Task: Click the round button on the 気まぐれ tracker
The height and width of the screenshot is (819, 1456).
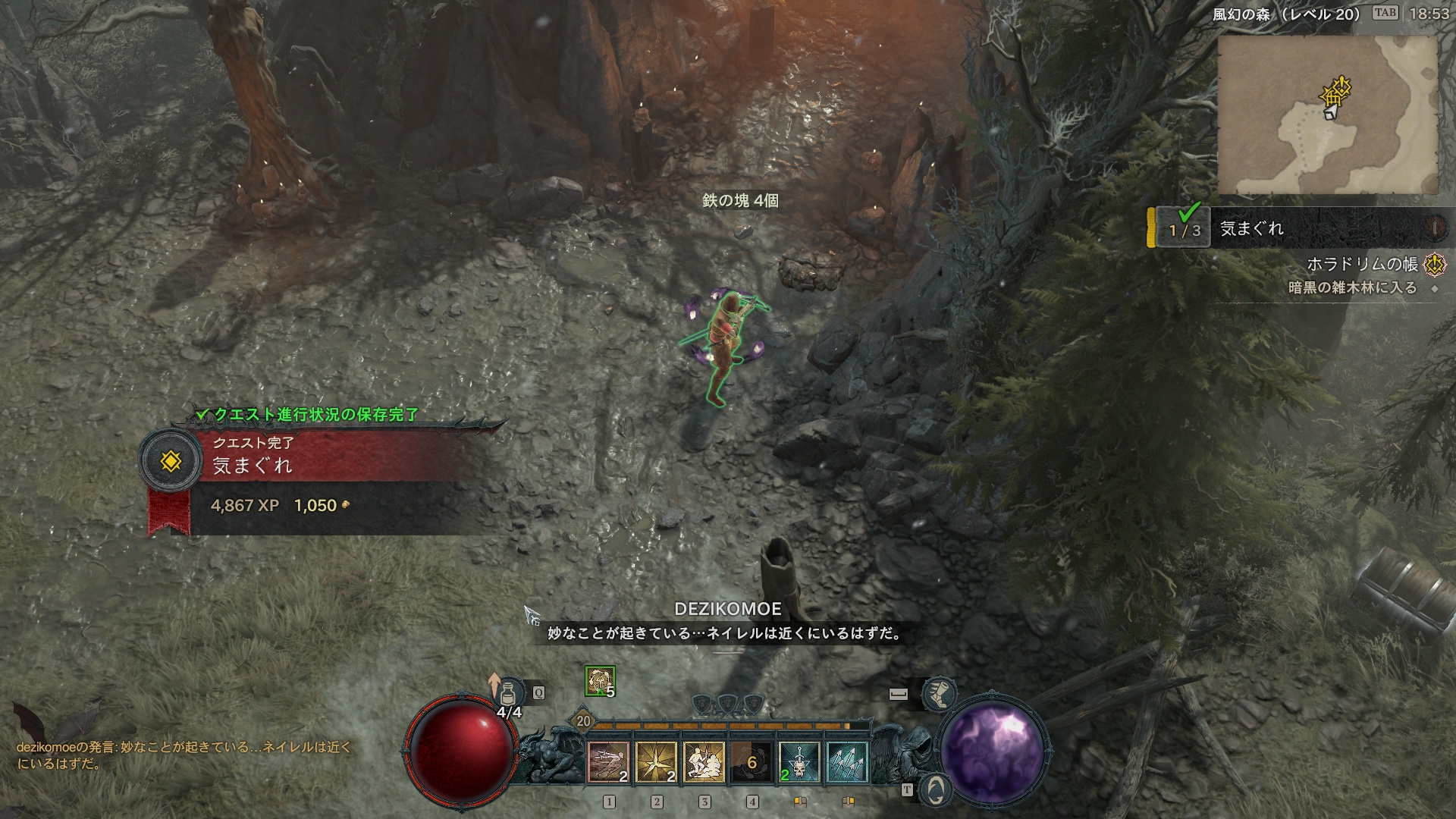Action: pos(1434,227)
